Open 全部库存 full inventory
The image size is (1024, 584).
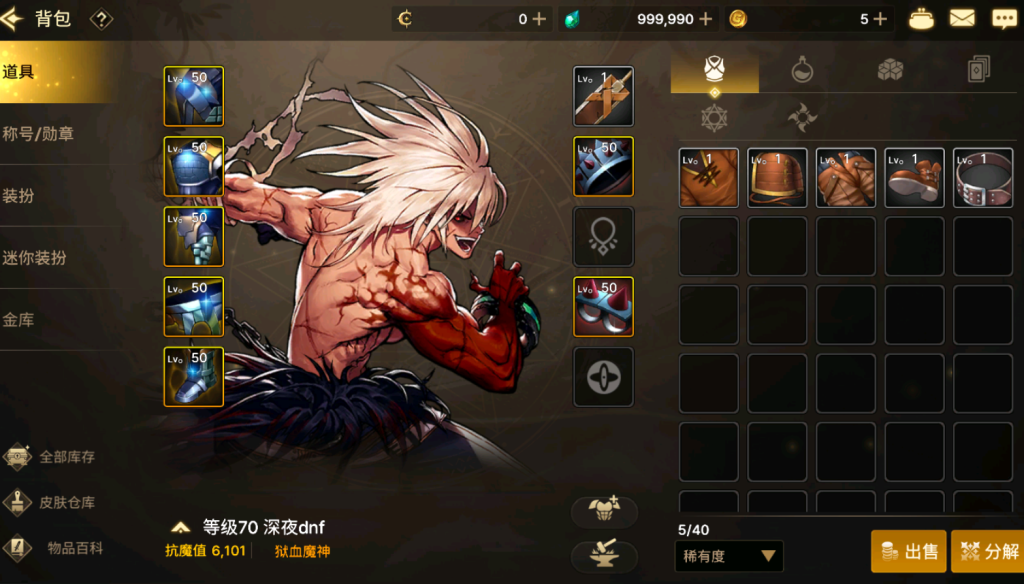66,457
